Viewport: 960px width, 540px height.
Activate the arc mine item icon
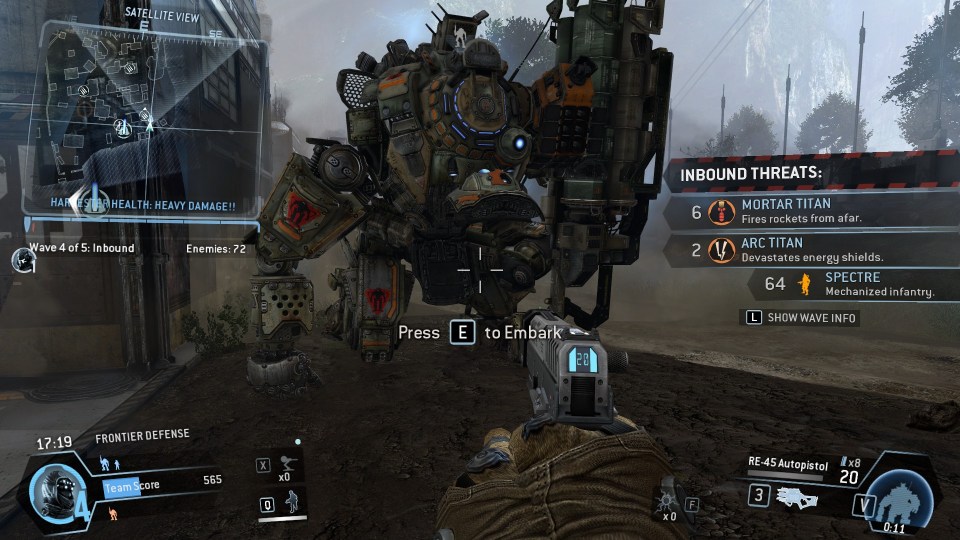click(667, 503)
